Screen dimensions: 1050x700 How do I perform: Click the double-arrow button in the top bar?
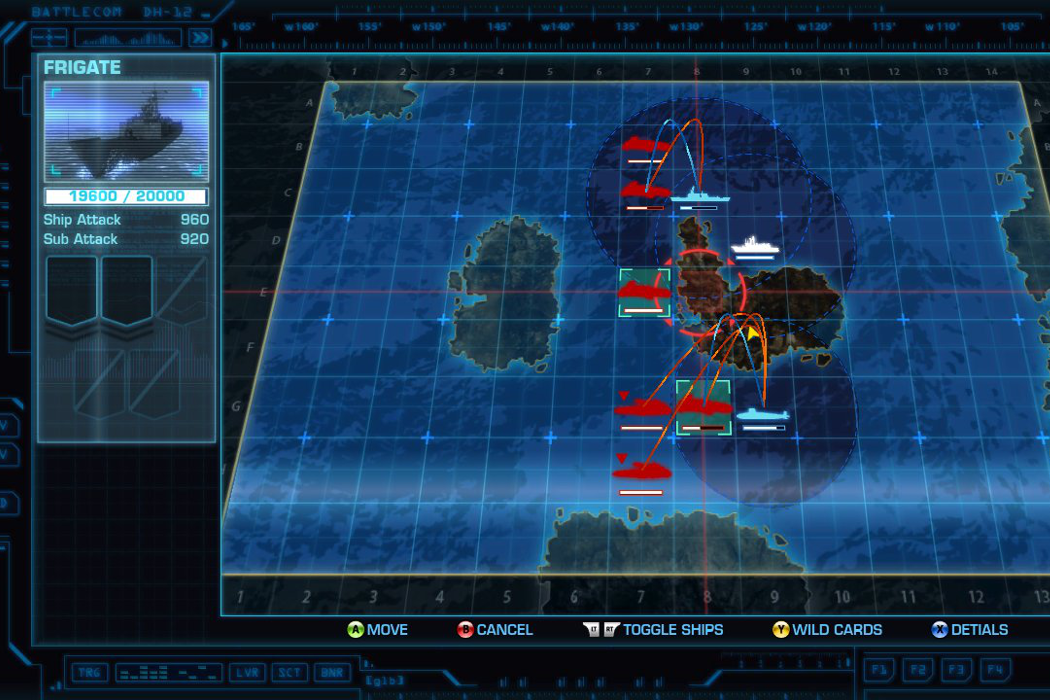pyautogui.click(x=201, y=38)
